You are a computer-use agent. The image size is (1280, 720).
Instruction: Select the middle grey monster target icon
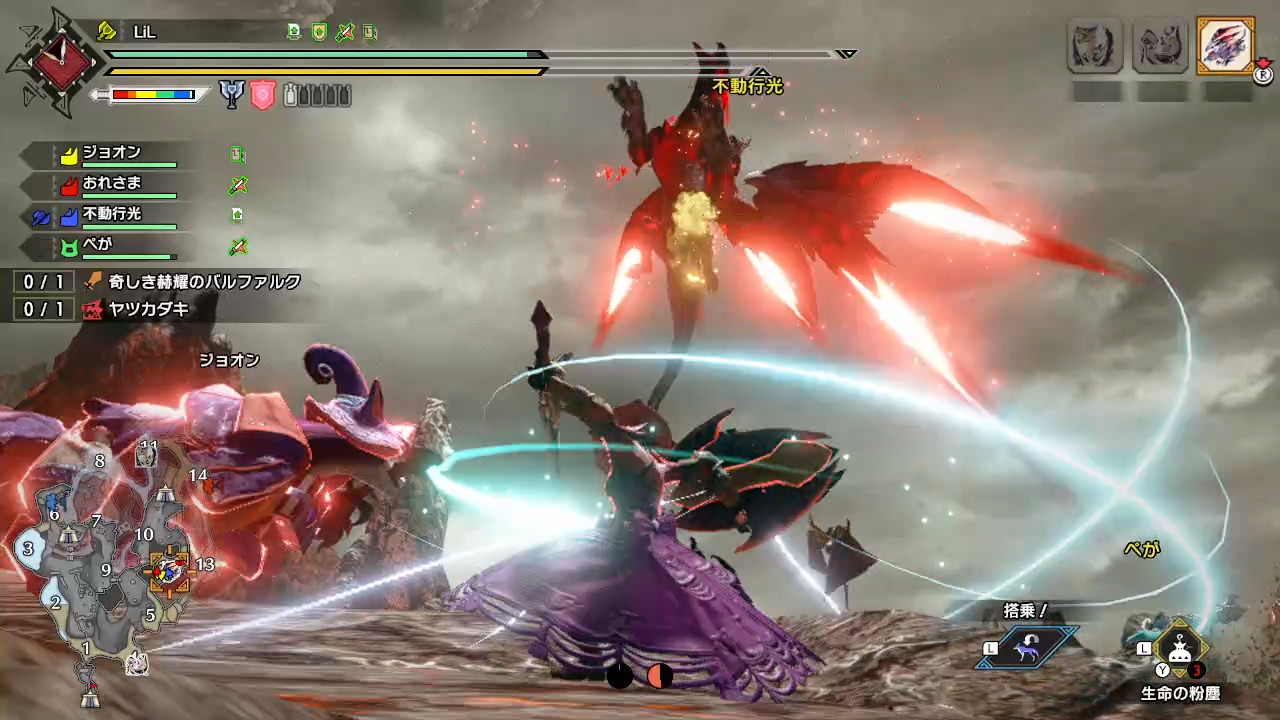point(1160,46)
